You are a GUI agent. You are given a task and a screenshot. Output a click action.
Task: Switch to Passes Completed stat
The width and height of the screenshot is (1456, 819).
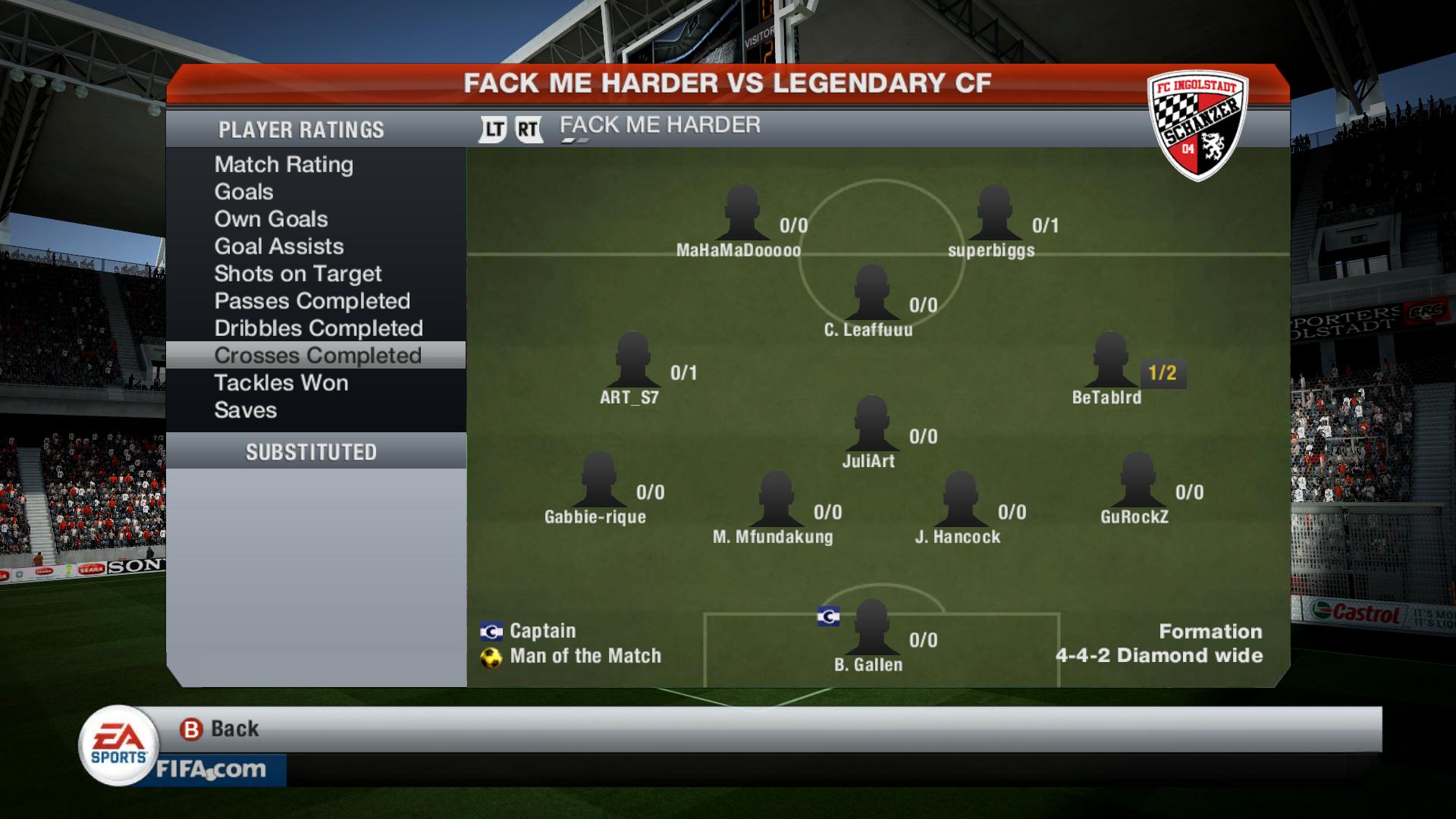312,301
